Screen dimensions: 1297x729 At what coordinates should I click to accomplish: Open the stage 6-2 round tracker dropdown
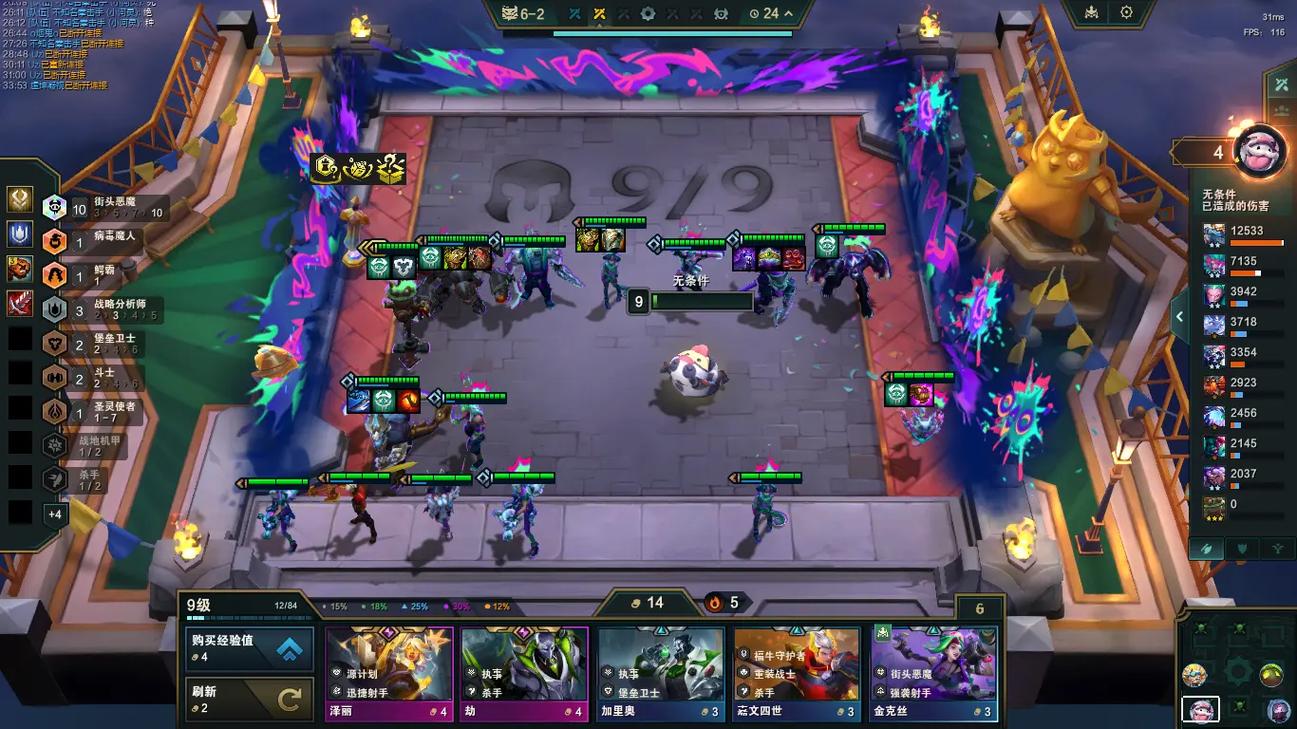[788, 14]
